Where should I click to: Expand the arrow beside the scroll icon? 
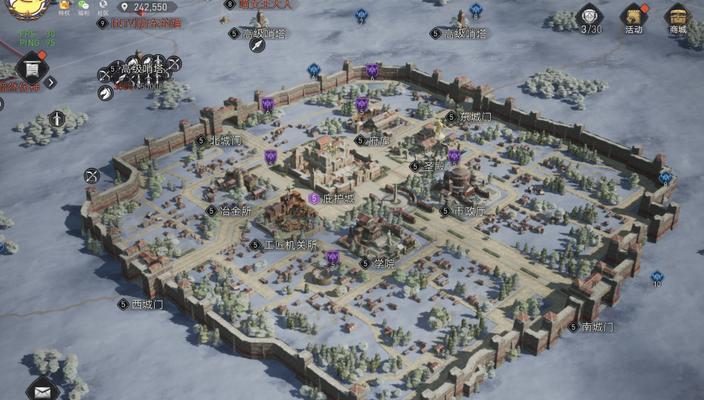click(x=51, y=82)
